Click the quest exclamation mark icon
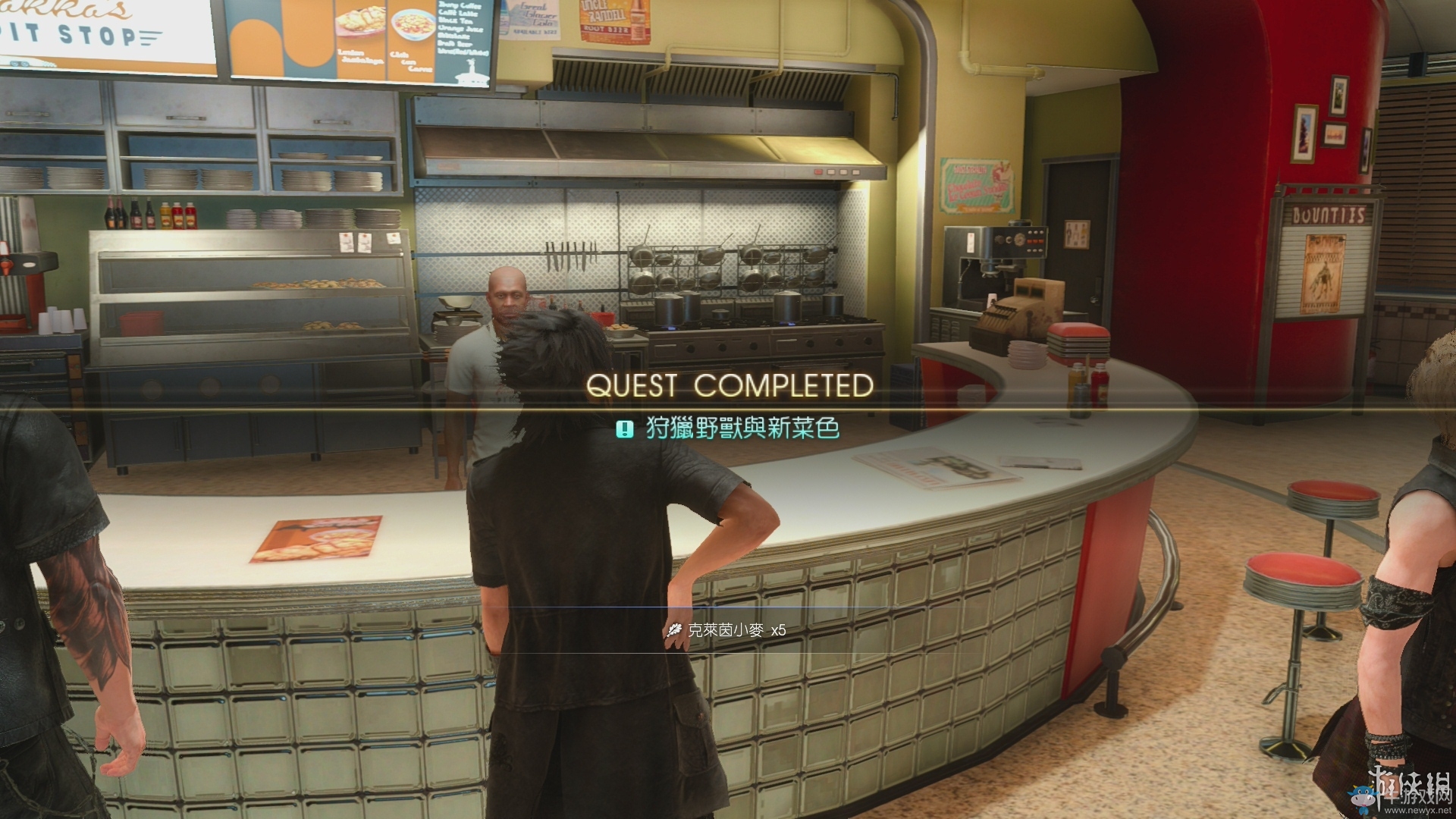The image size is (1456, 819). 624,430
